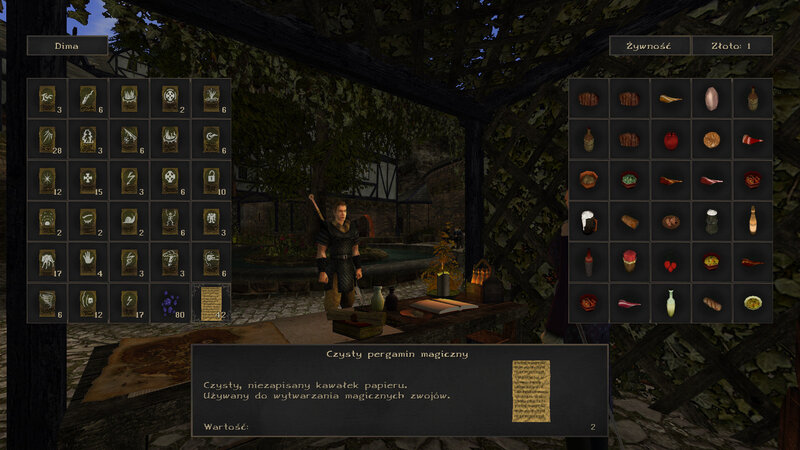The width and height of the screenshot is (800, 450).
Task: Select the padlock spell scroll
Action: click(211, 179)
